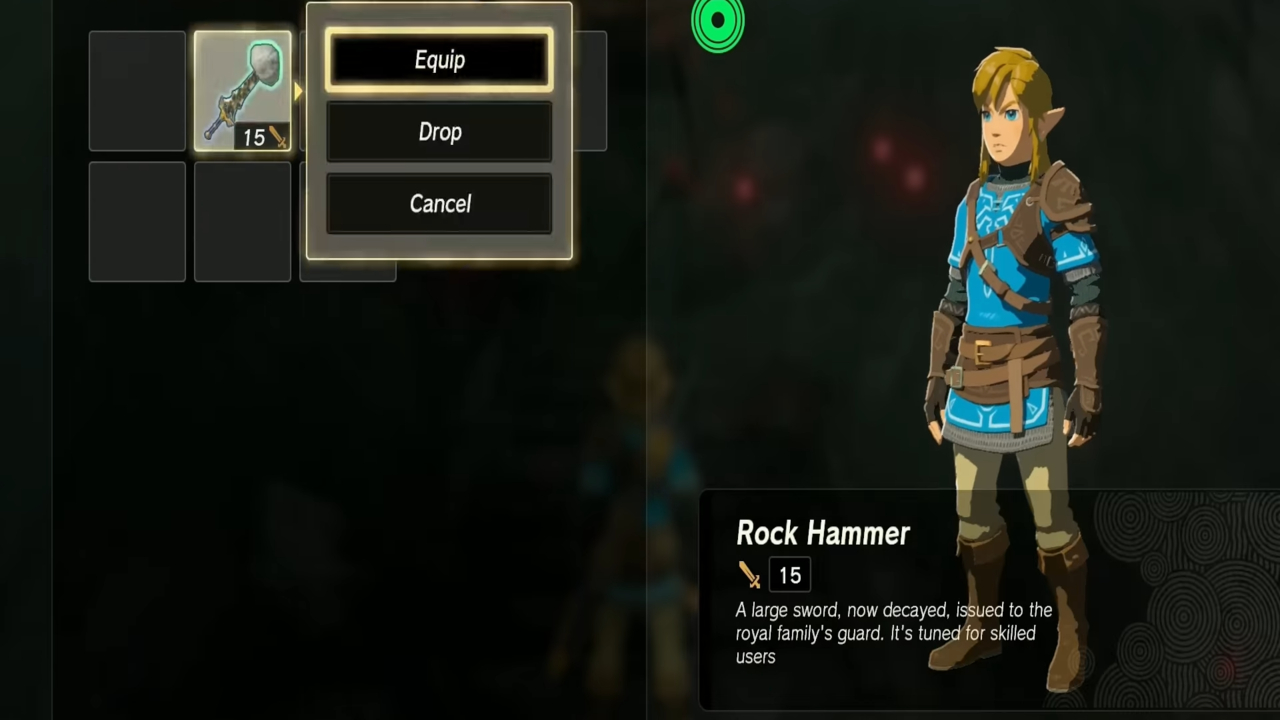Click the highlighted Equip menu entry
1280x720 pixels.
pyautogui.click(x=440, y=60)
